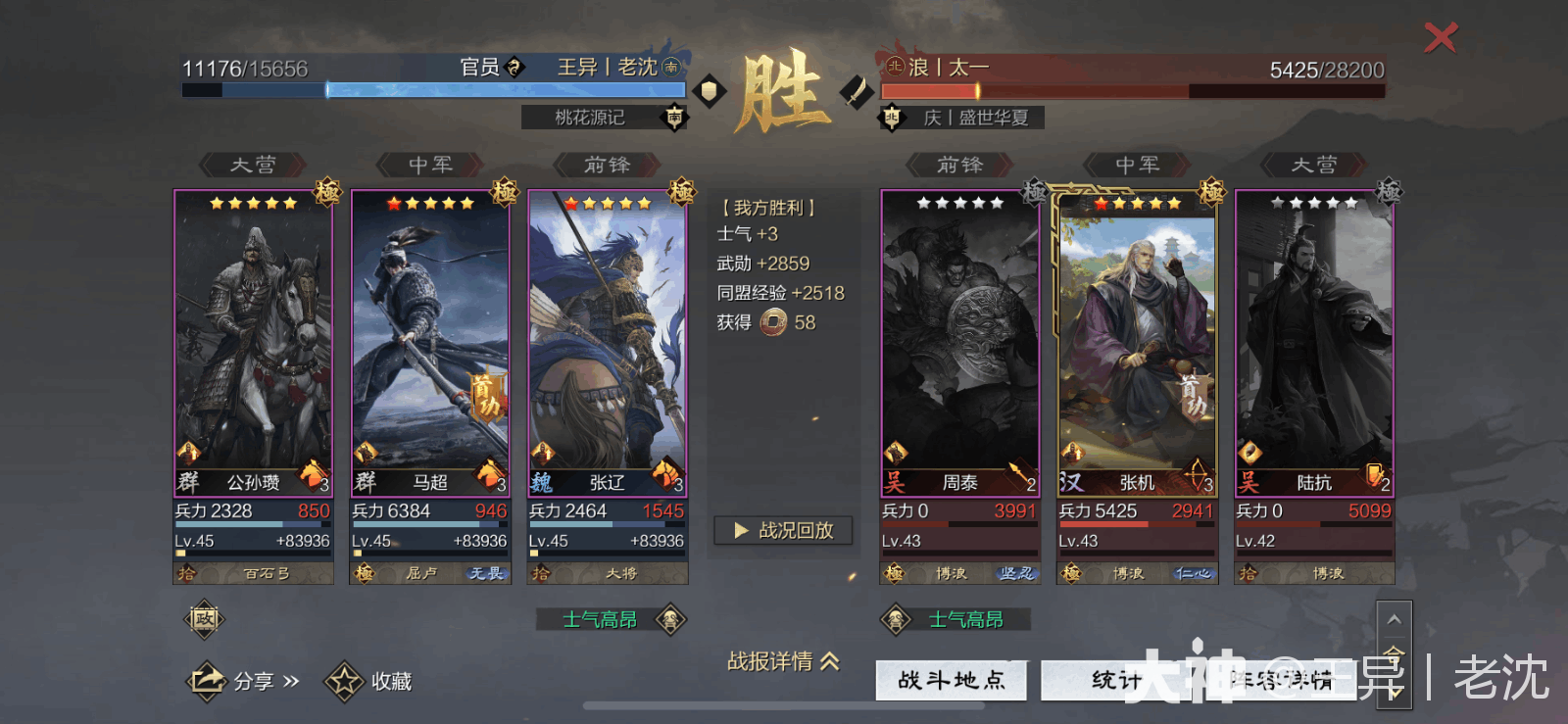Select the 无畏 skill badge under 马超

tap(487, 573)
